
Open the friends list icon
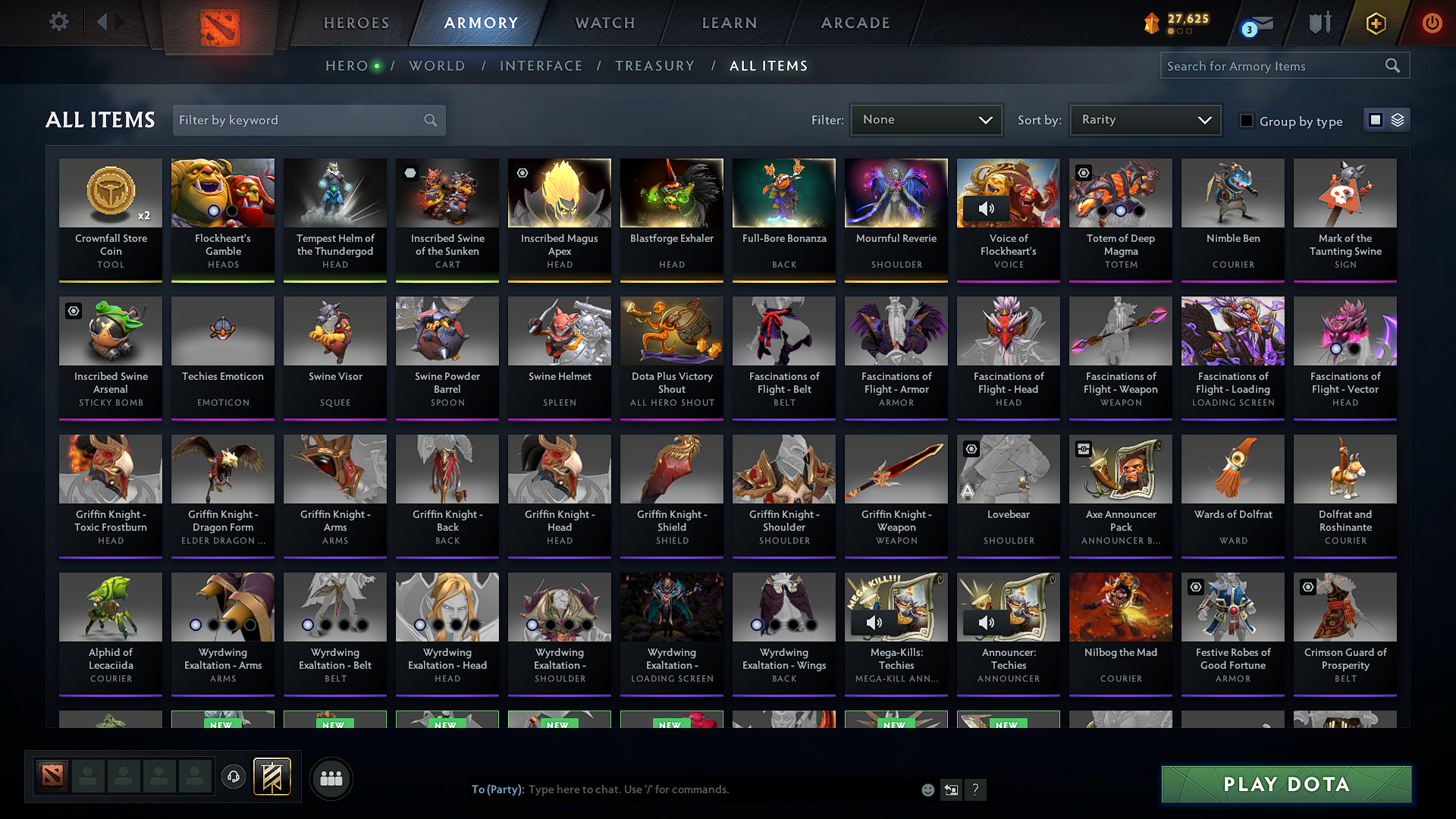330,777
